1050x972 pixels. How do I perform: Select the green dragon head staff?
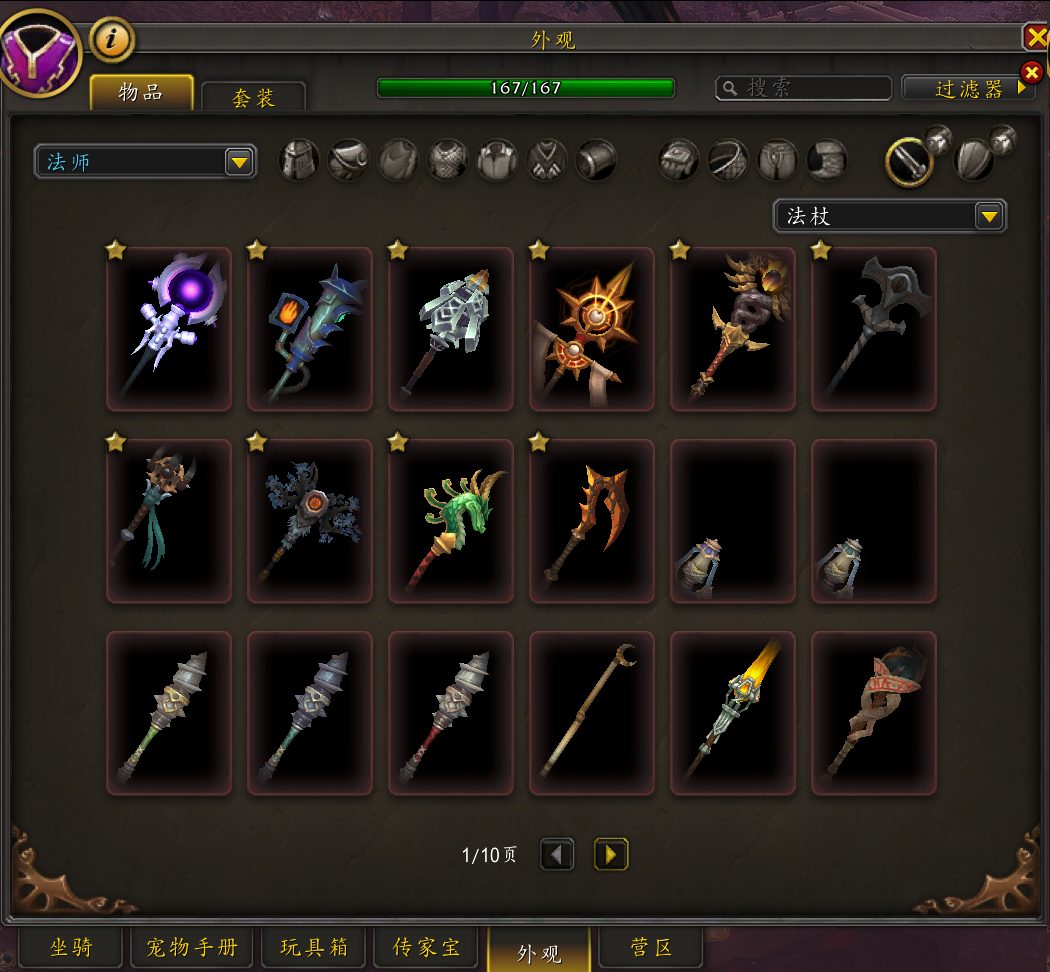click(x=451, y=521)
